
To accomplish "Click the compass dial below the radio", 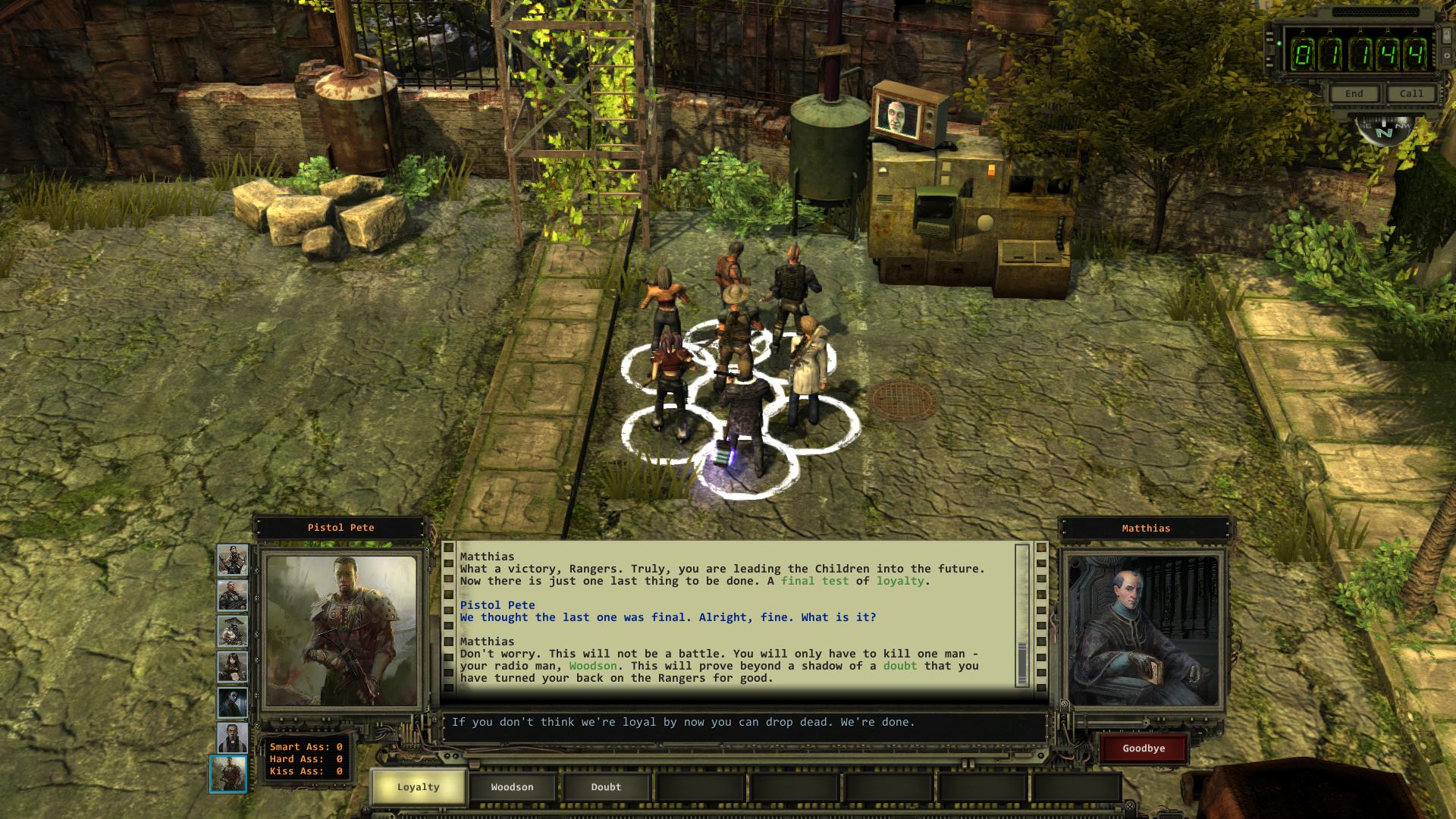I will coord(1385,130).
